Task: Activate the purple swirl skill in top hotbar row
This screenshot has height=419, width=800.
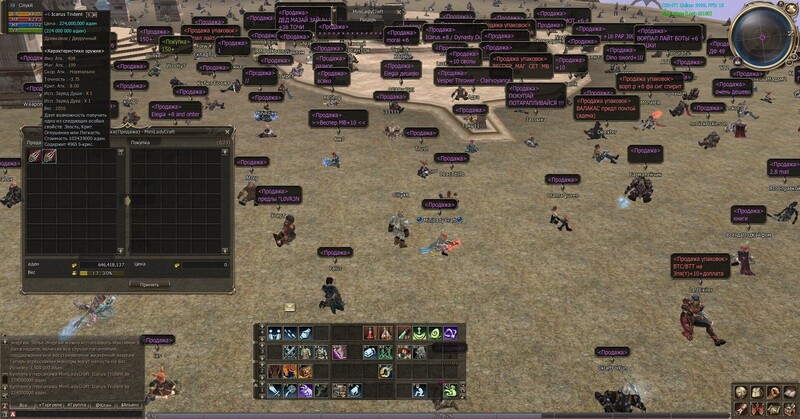Action: point(450,333)
